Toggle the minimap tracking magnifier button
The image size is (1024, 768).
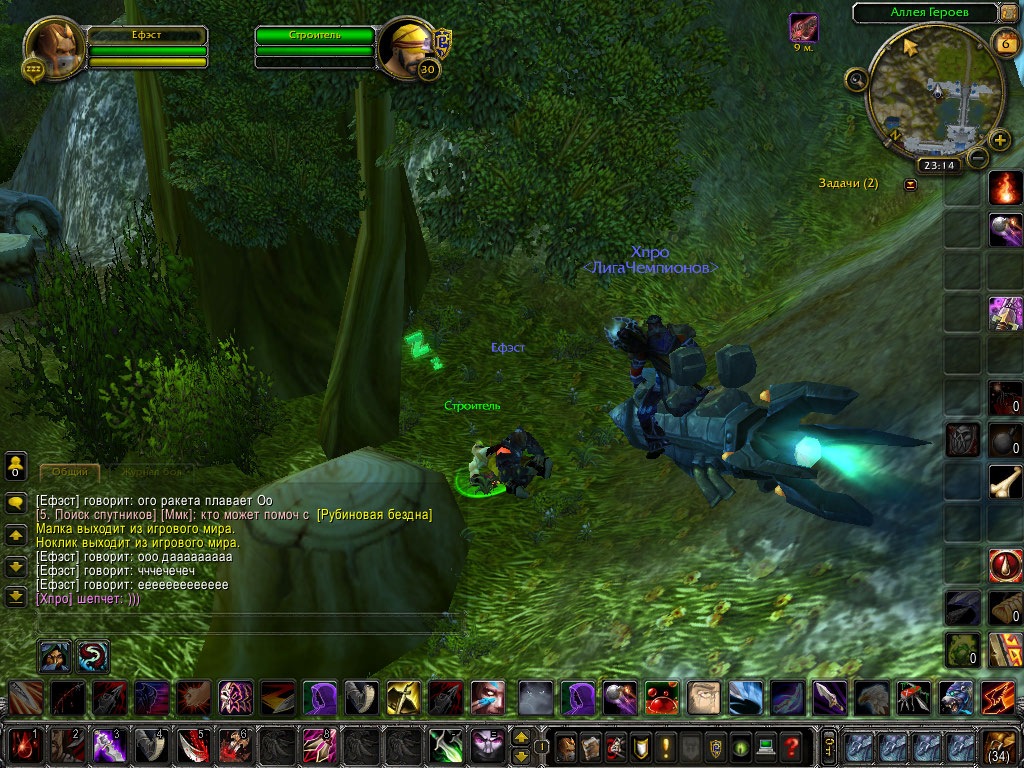pos(856,79)
